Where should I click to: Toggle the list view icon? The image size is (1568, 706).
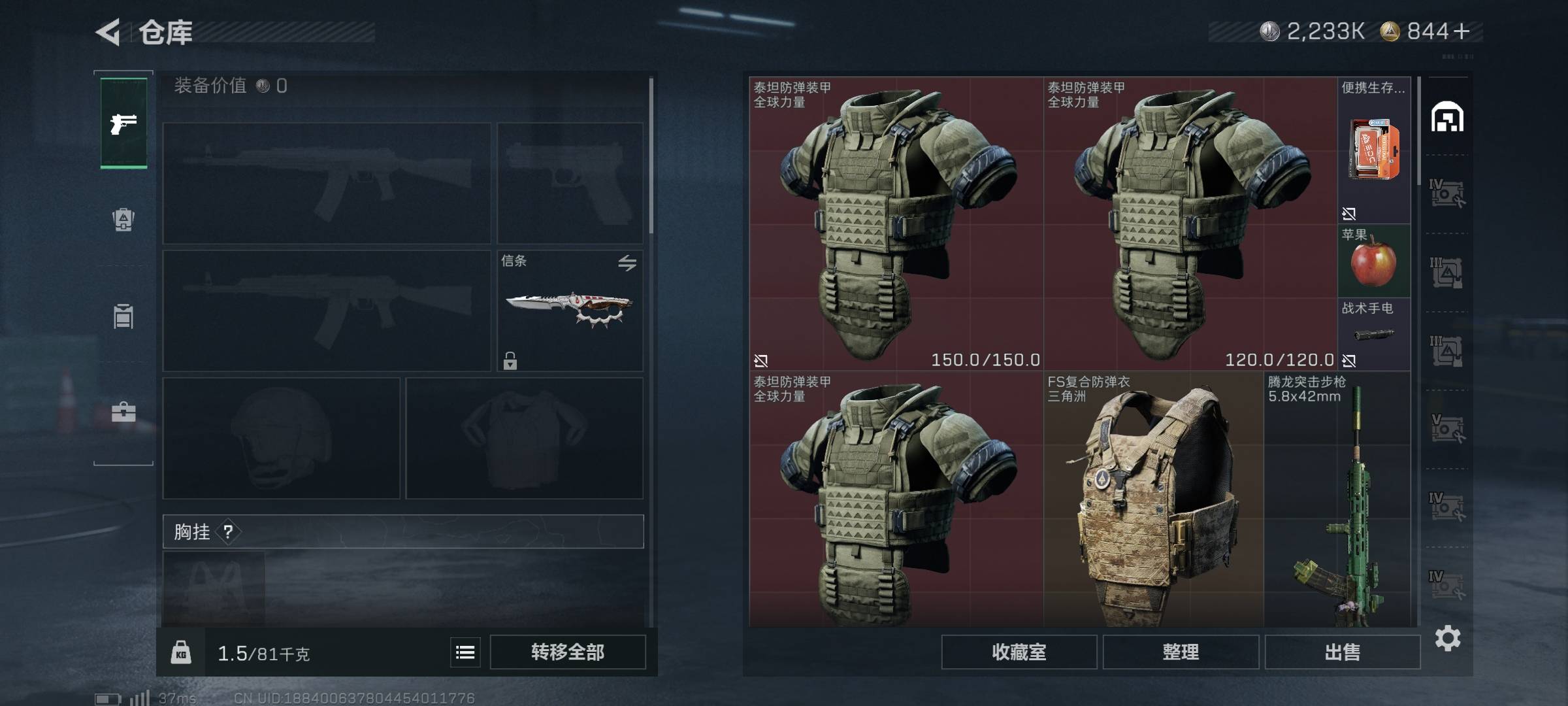point(465,652)
